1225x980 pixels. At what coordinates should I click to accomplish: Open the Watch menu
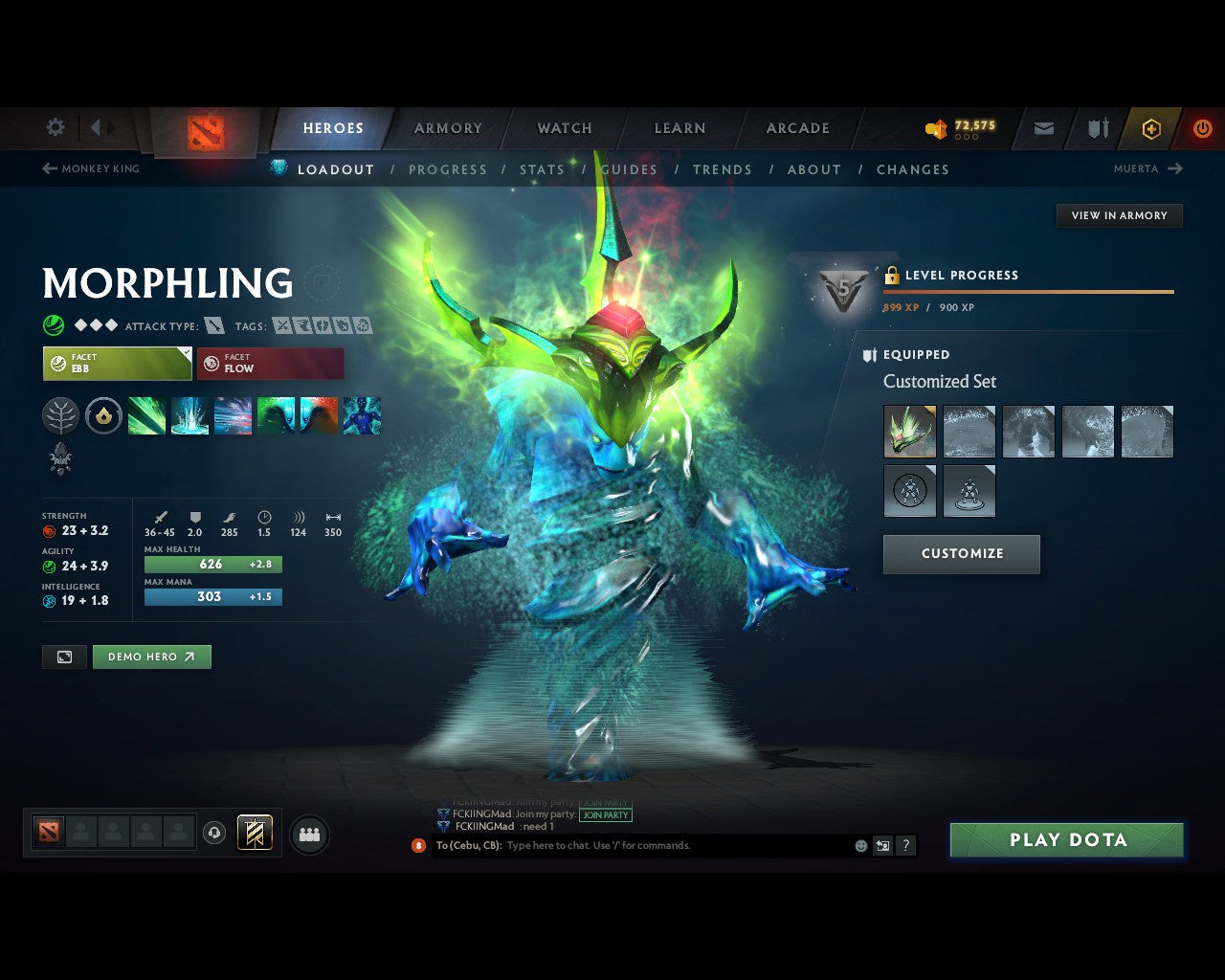coord(564,127)
